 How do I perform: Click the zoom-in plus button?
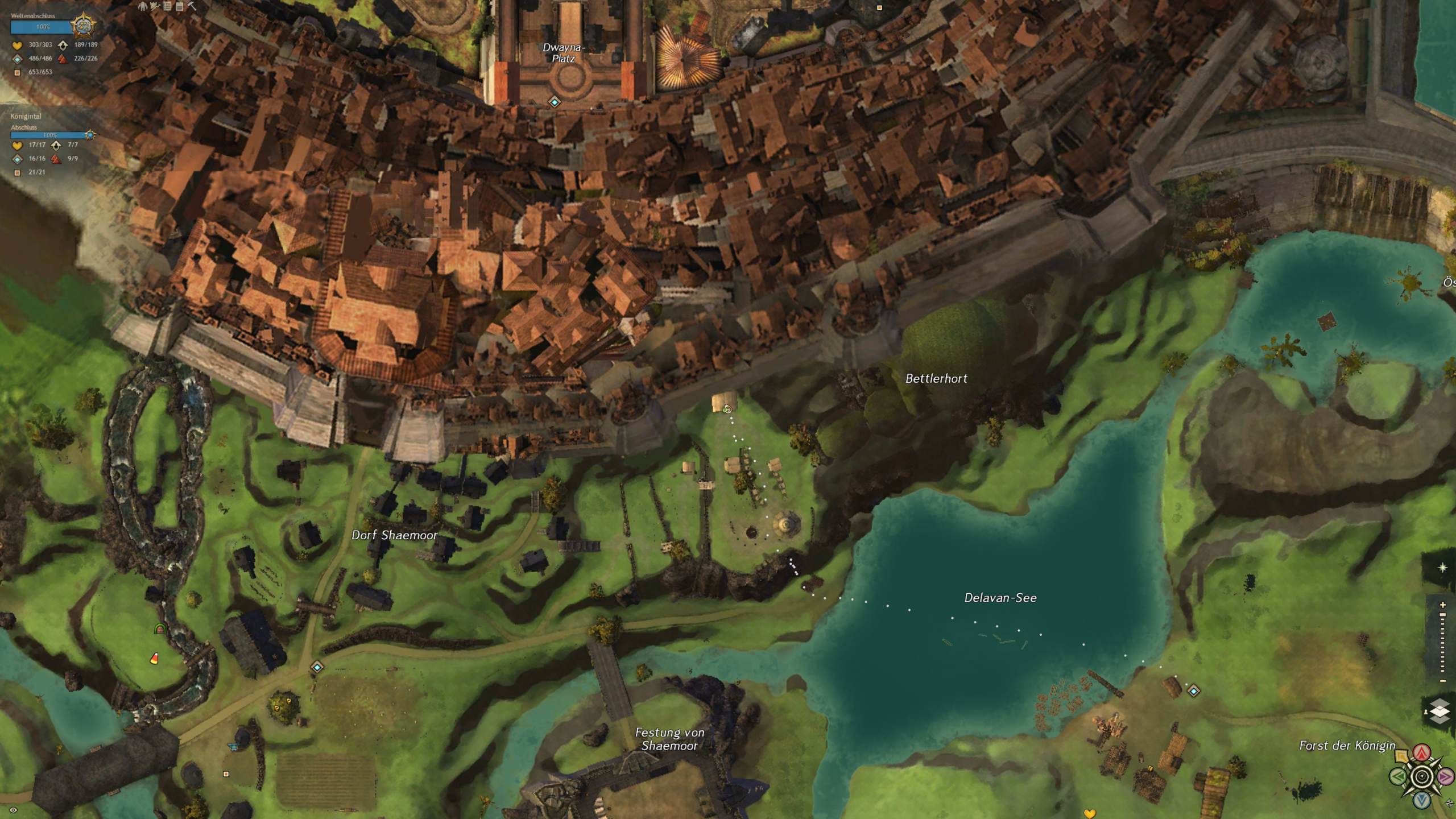(1442, 605)
